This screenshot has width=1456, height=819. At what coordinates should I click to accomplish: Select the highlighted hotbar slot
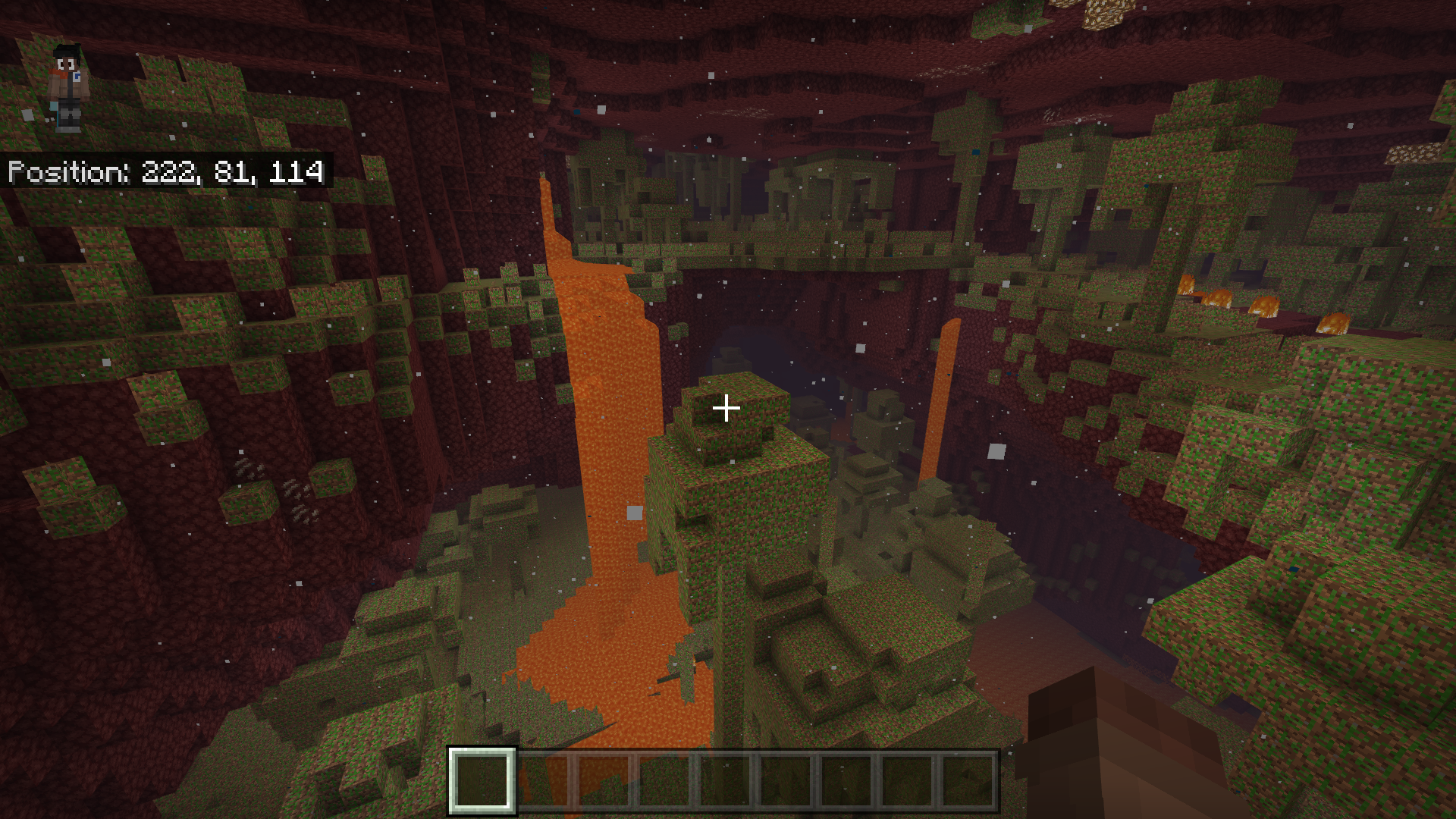tap(482, 780)
